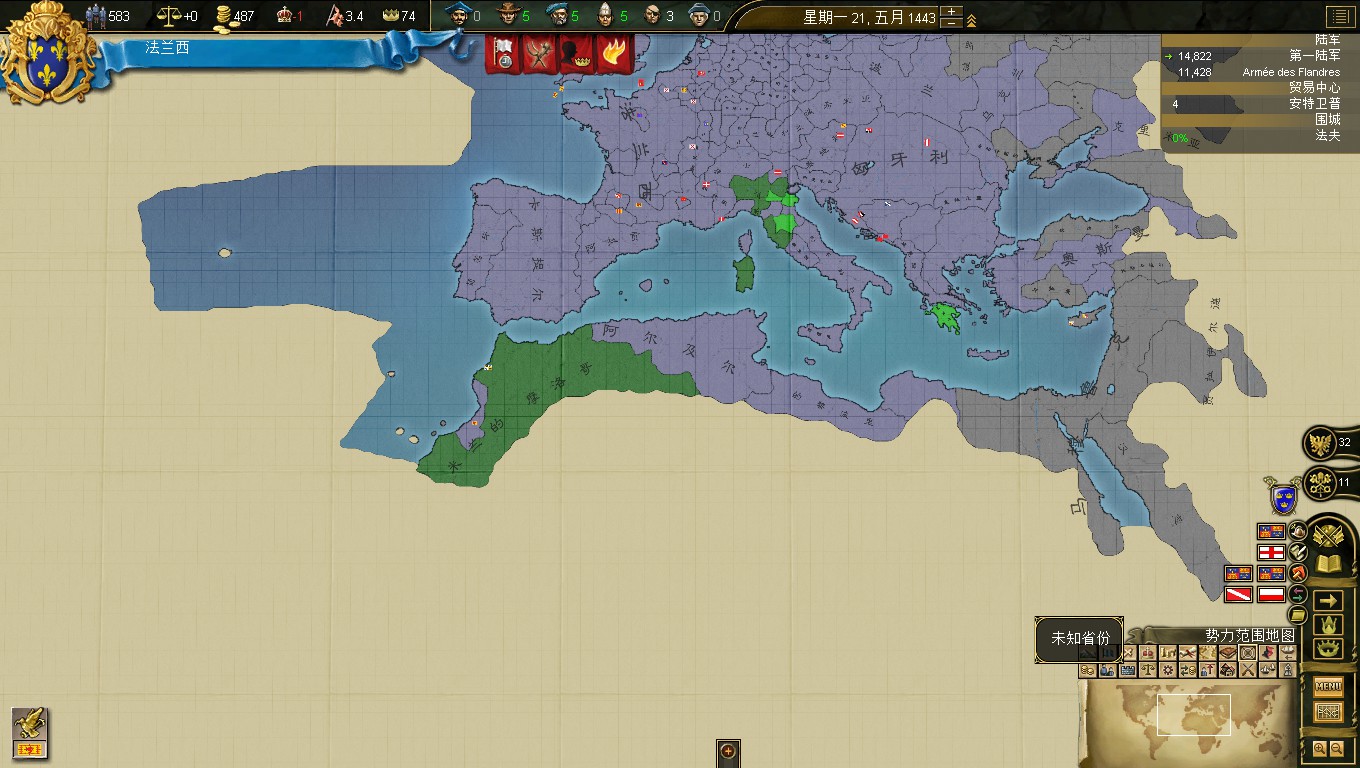Image resolution: width=1360 pixels, height=768 pixels.
Task: Click the zoom-in magnifier button
Action: (x=1321, y=747)
